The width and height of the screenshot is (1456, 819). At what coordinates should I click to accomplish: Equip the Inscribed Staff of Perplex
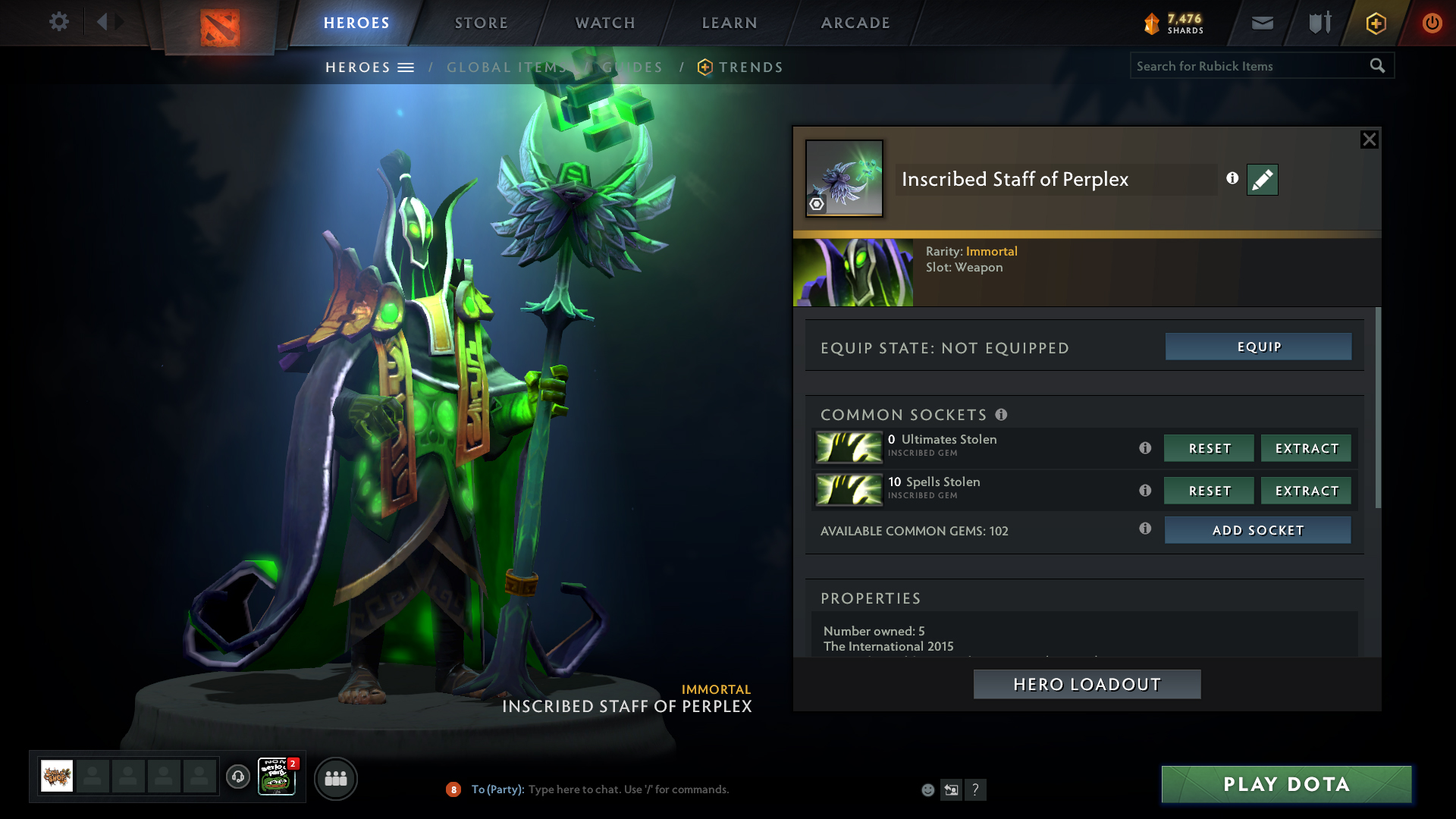tap(1258, 347)
